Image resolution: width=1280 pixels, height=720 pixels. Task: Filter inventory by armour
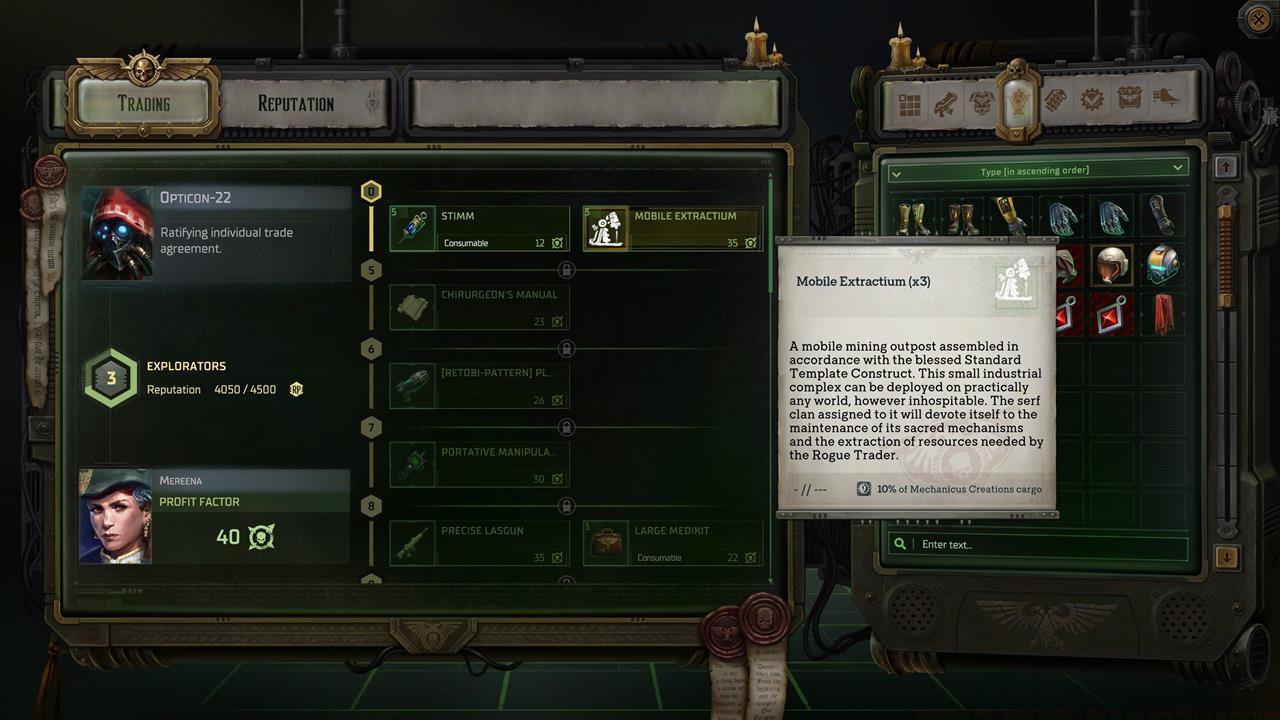click(981, 103)
